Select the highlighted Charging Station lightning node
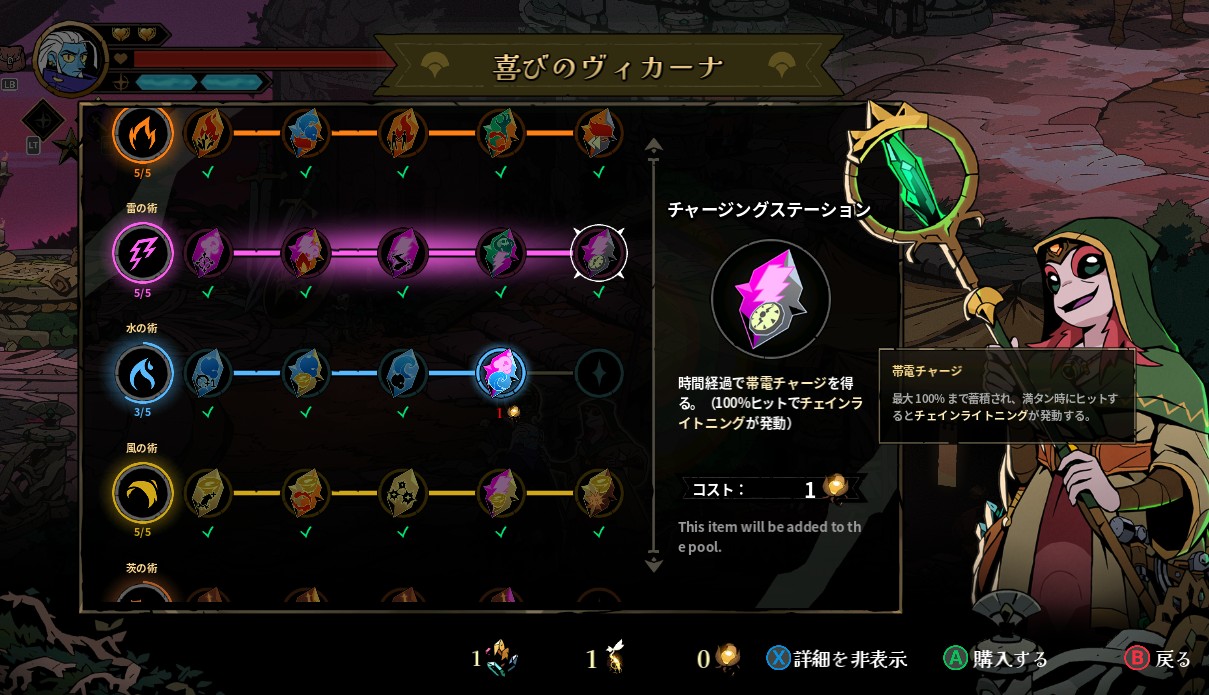The height and width of the screenshot is (695, 1209). (x=598, y=252)
